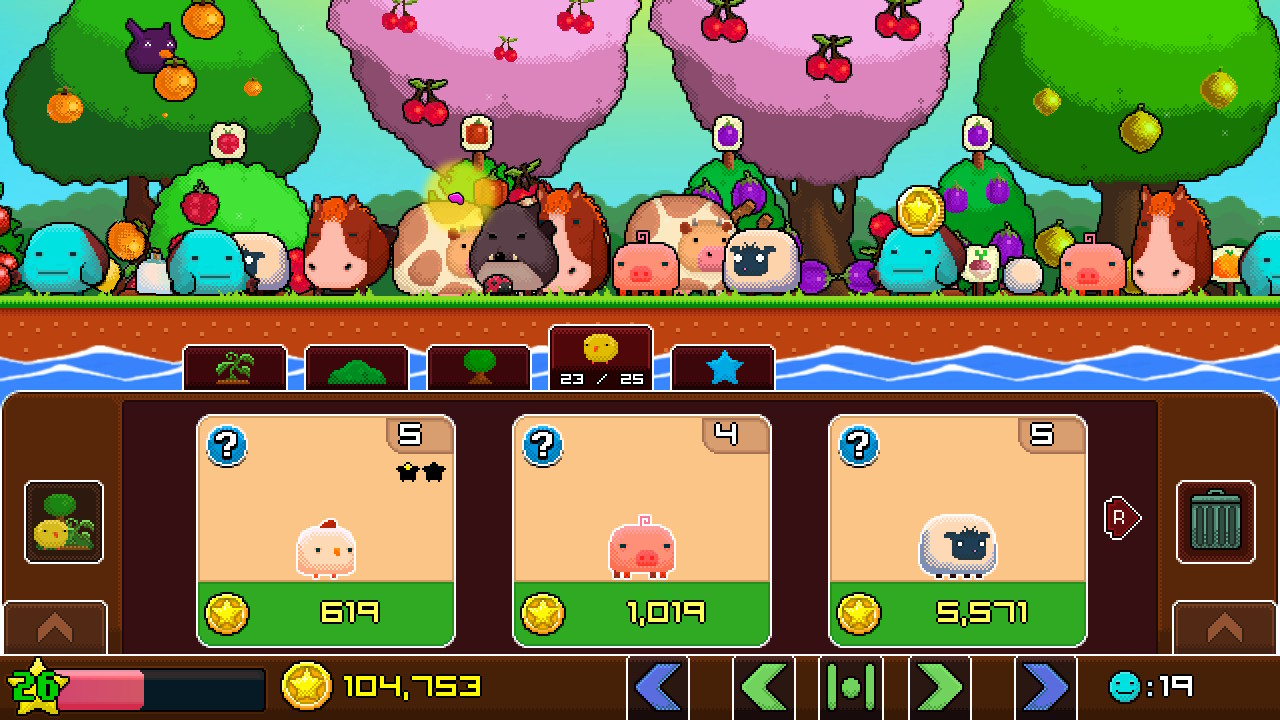Switch to the animals tab showing 23/25
The image size is (1280, 720).
pos(601,356)
